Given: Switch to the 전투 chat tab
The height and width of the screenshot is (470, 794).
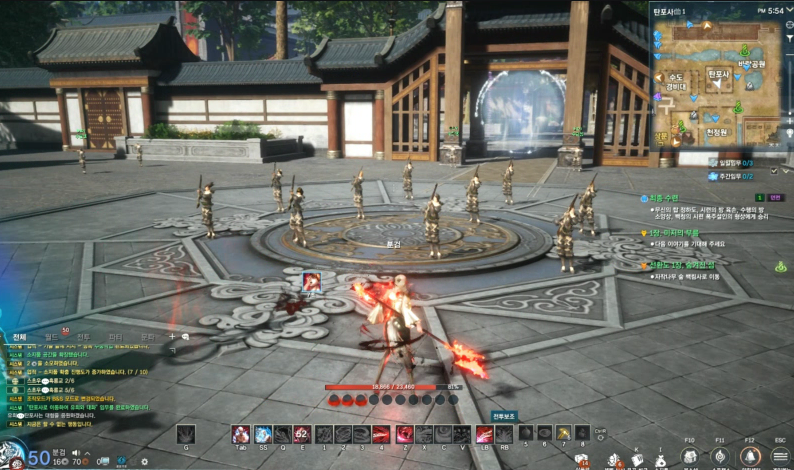Looking at the screenshot, I should [x=84, y=337].
